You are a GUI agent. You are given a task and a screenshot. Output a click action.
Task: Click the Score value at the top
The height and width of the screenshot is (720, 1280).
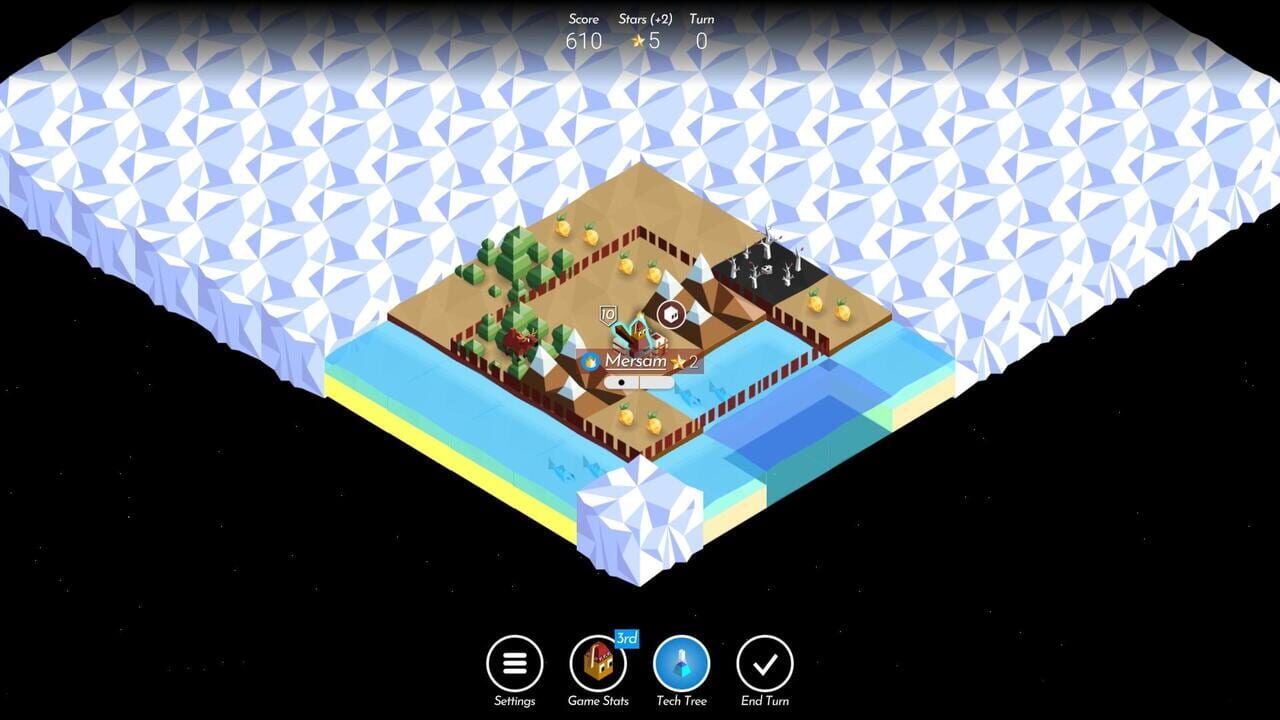click(583, 42)
